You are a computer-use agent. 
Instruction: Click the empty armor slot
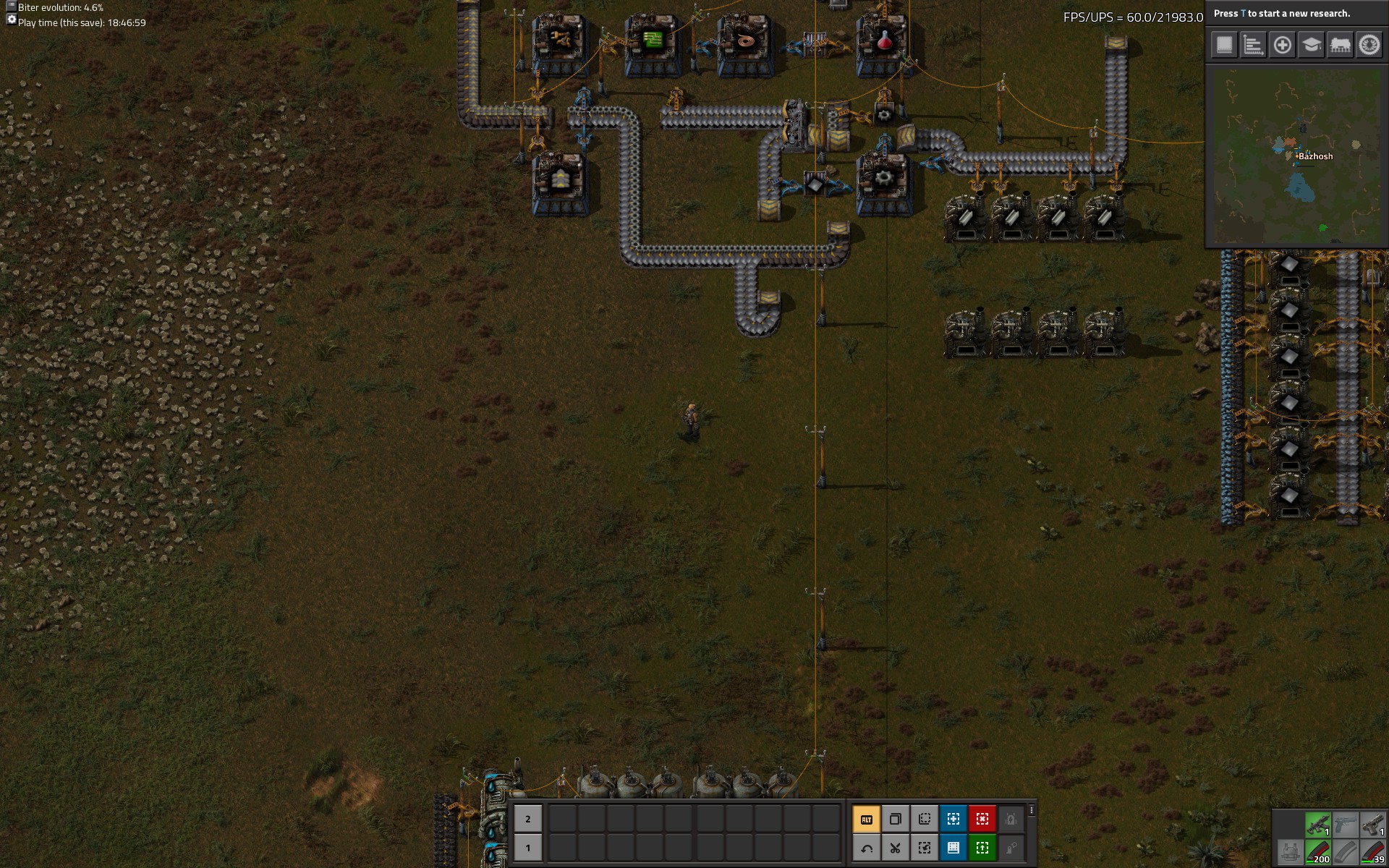coord(1289,851)
